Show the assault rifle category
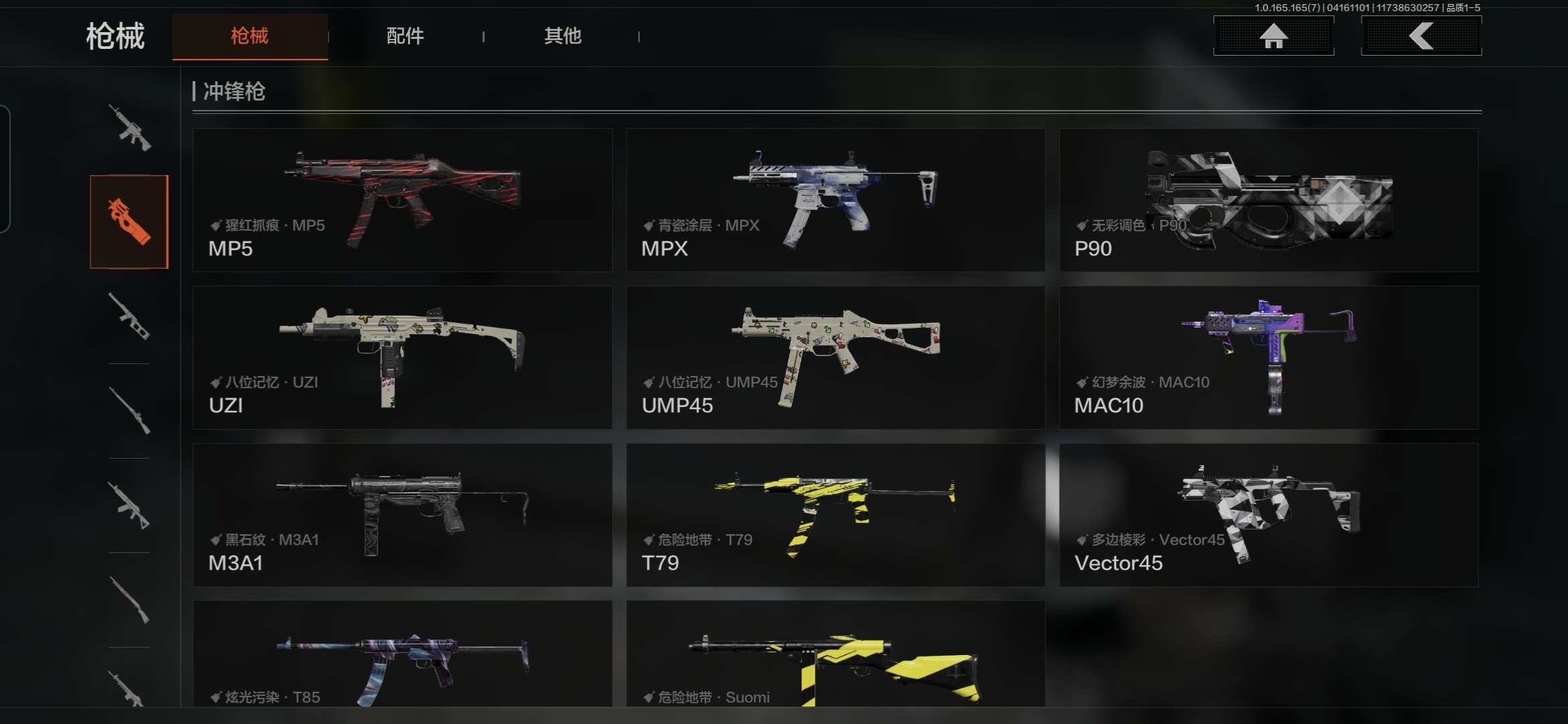Image resolution: width=1568 pixels, height=724 pixels. [129, 127]
